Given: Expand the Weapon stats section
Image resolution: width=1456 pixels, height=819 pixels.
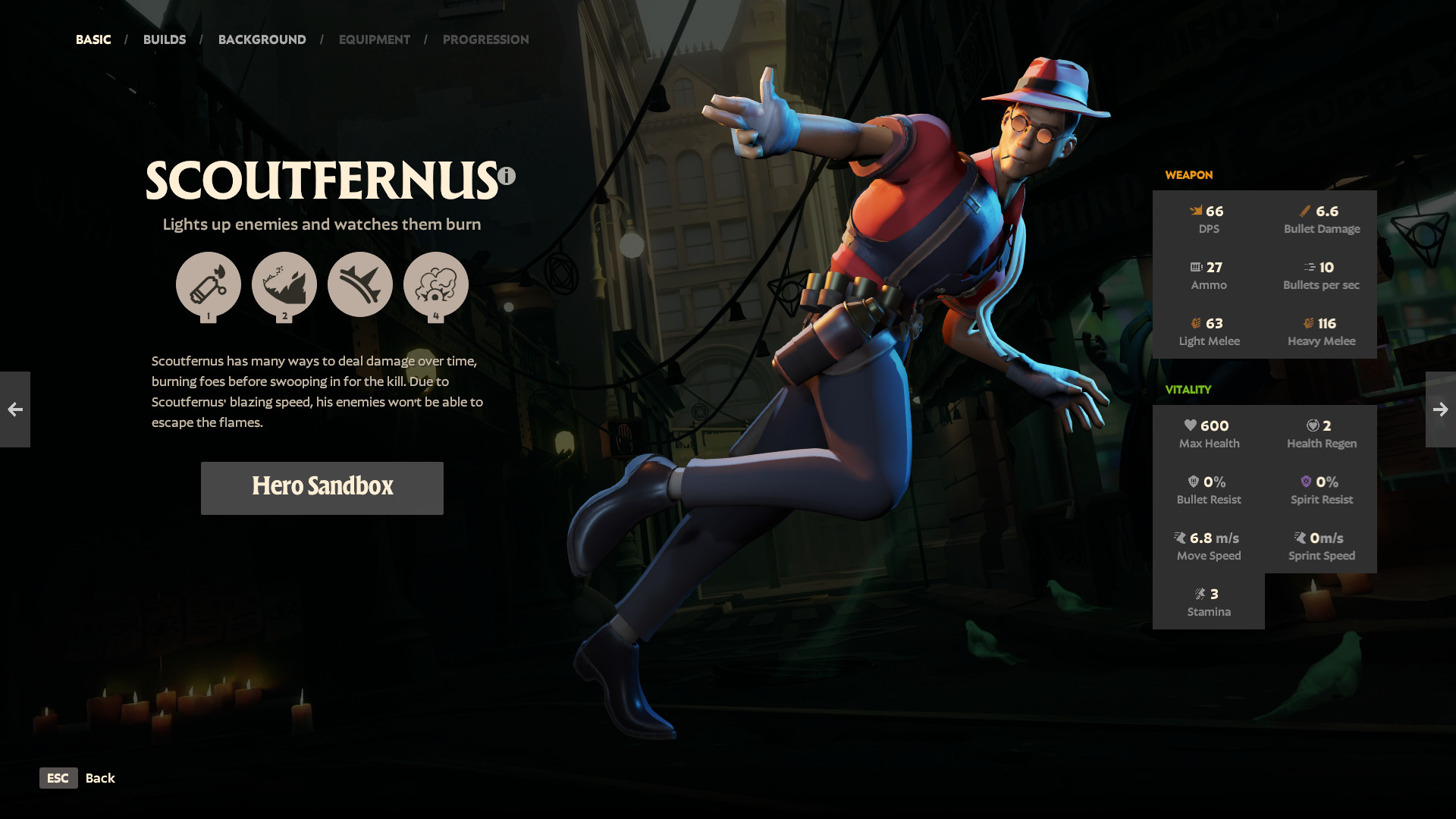Looking at the screenshot, I should (x=1189, y=175).
